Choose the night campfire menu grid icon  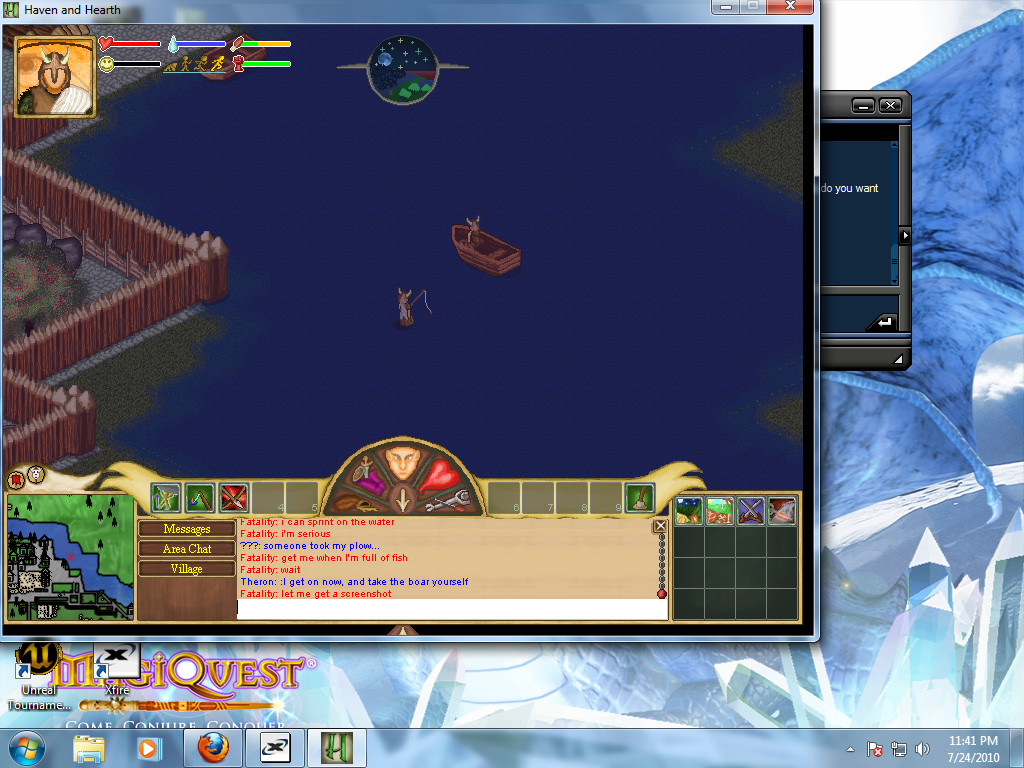688,511
